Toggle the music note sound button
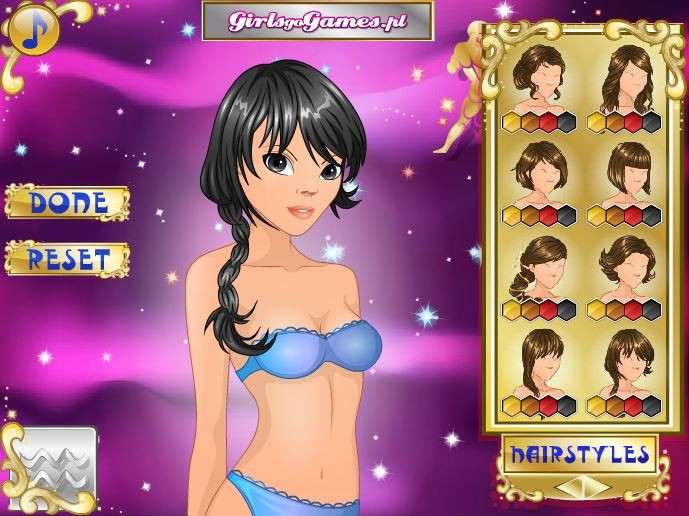This screenshot has height=516, width=689. coord(30,31)
